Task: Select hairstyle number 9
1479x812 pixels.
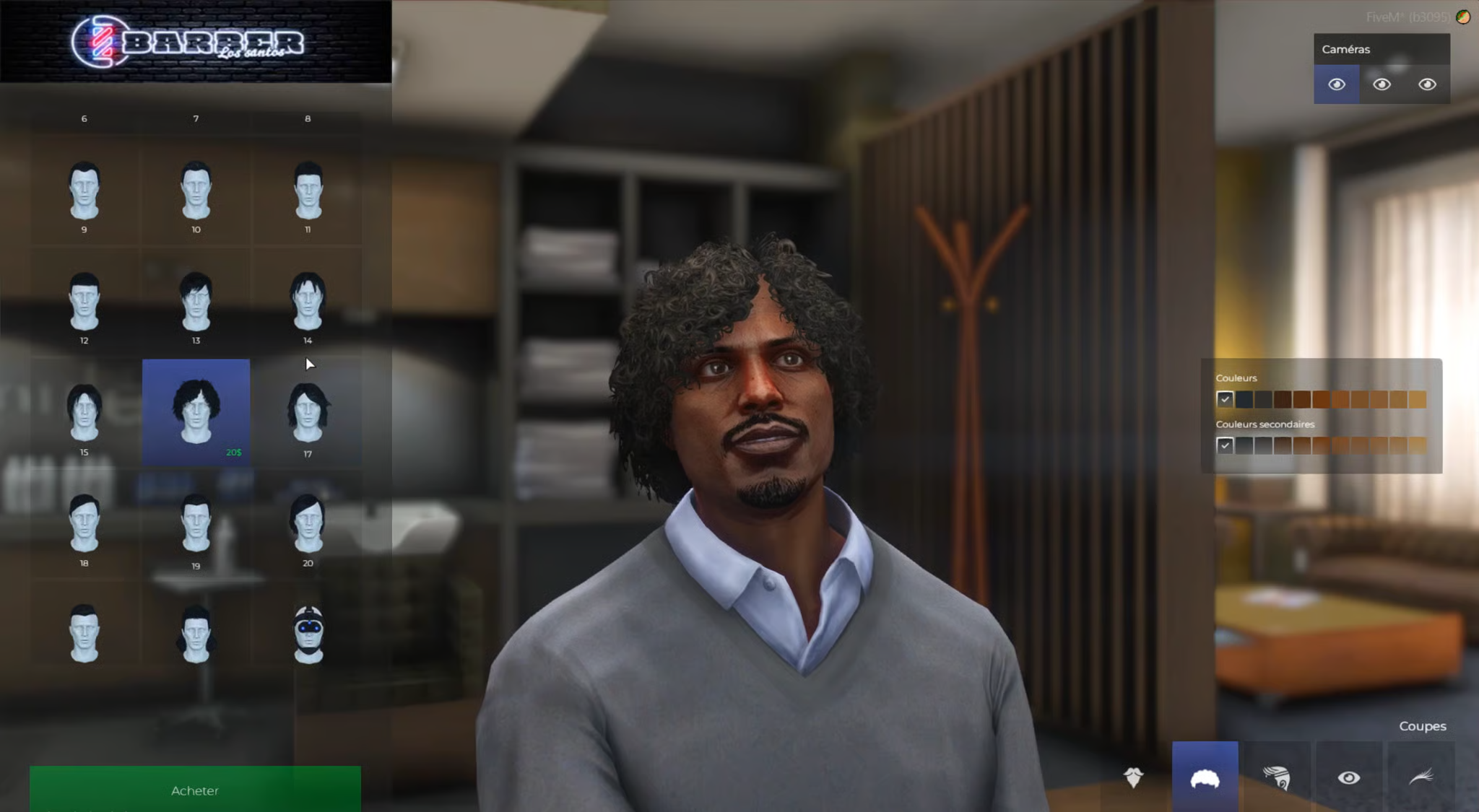Action: click(84, 191)
